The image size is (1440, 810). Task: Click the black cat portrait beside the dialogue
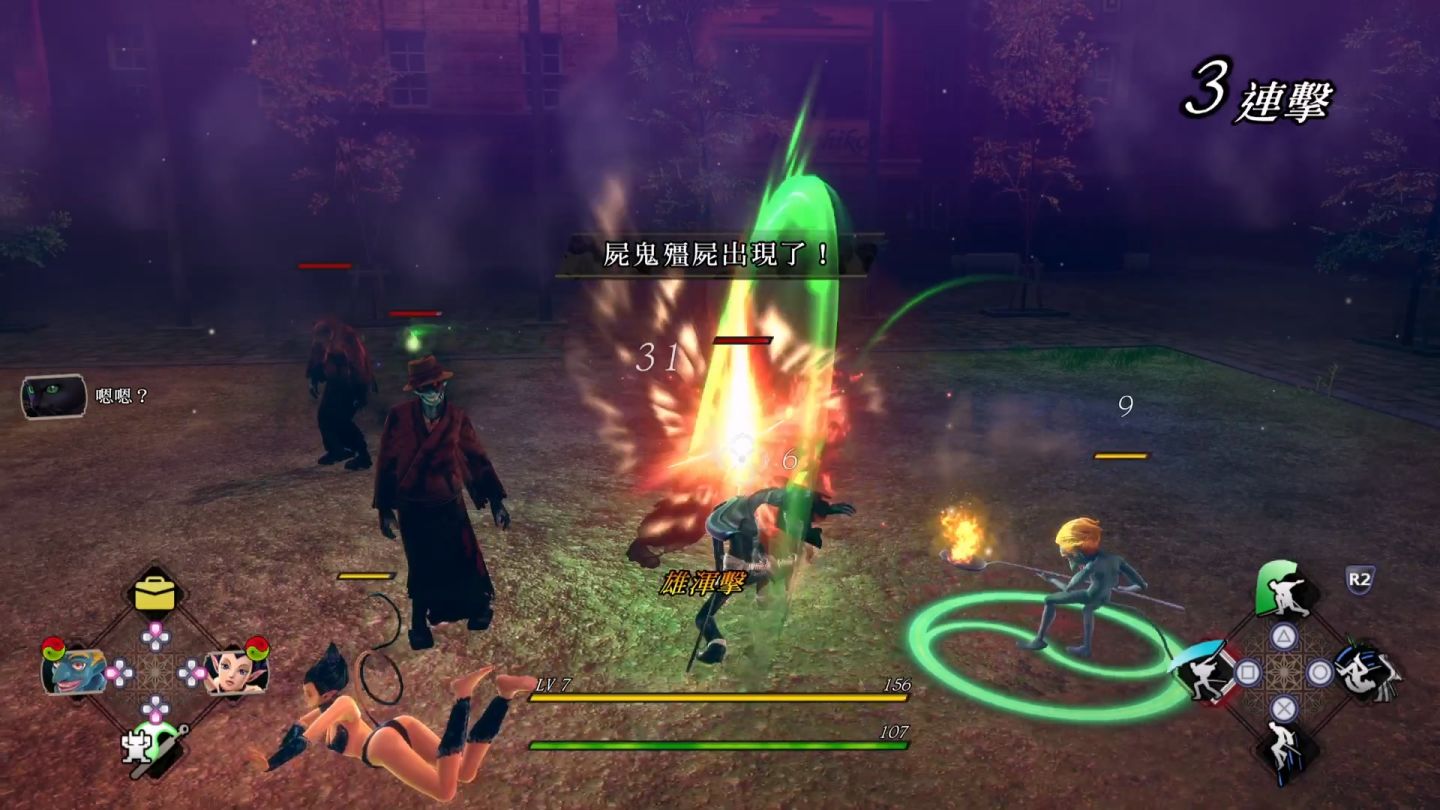[x=53, y=397]
